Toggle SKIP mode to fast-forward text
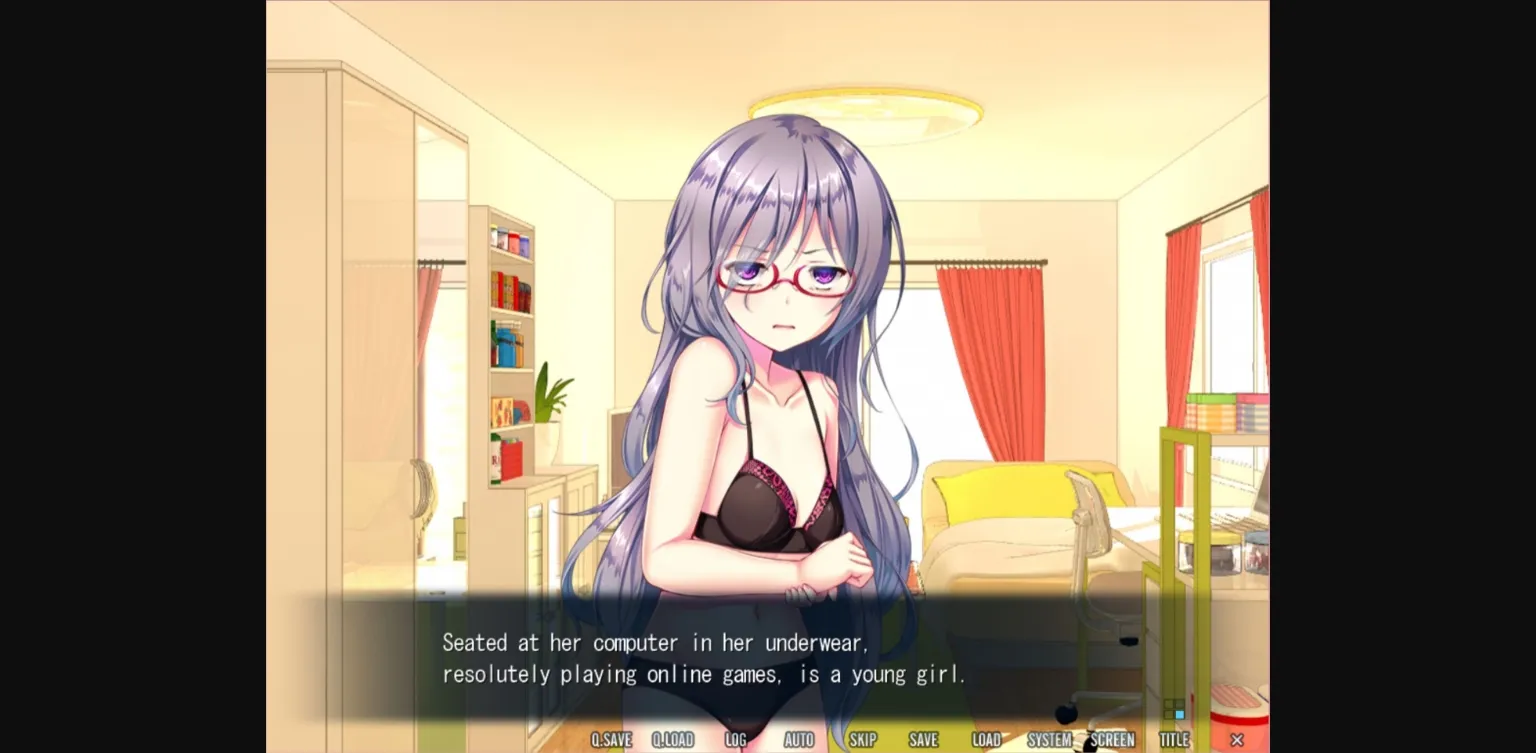 point(861,739)
